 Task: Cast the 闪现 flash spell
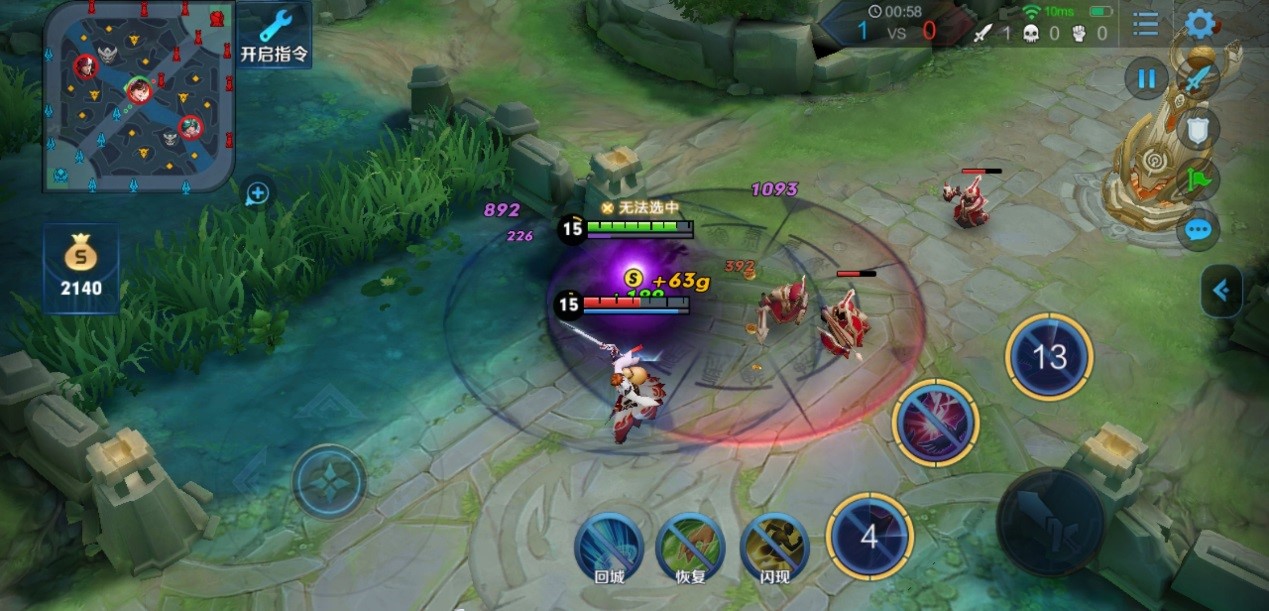tap(774, 545)
